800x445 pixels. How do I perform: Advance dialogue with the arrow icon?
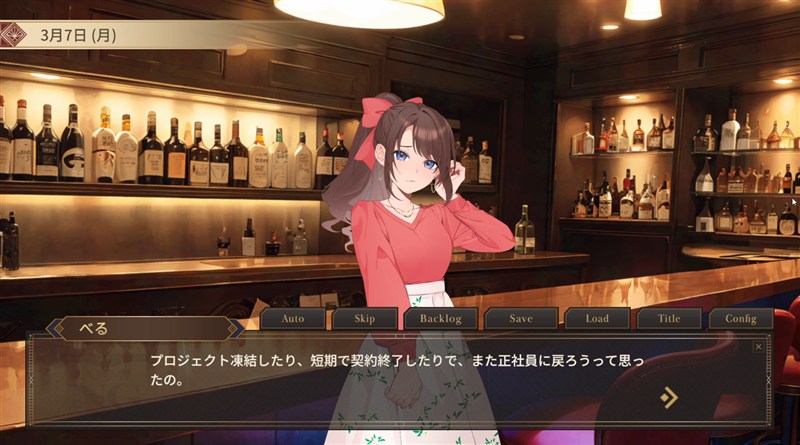tap(669, 397)
